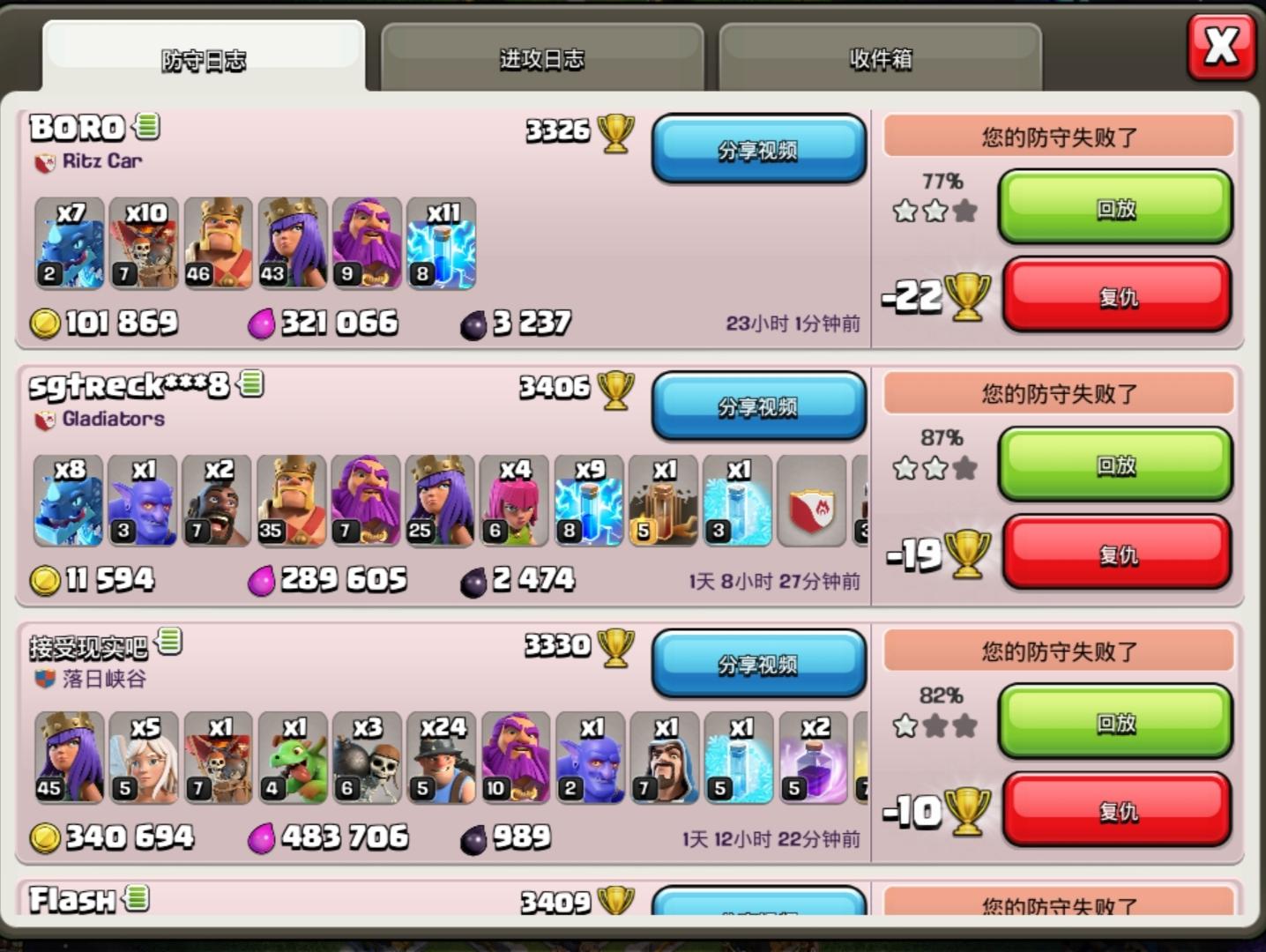
Task: Select the Grand Warden level 9 icon
Action: point(367,244)
